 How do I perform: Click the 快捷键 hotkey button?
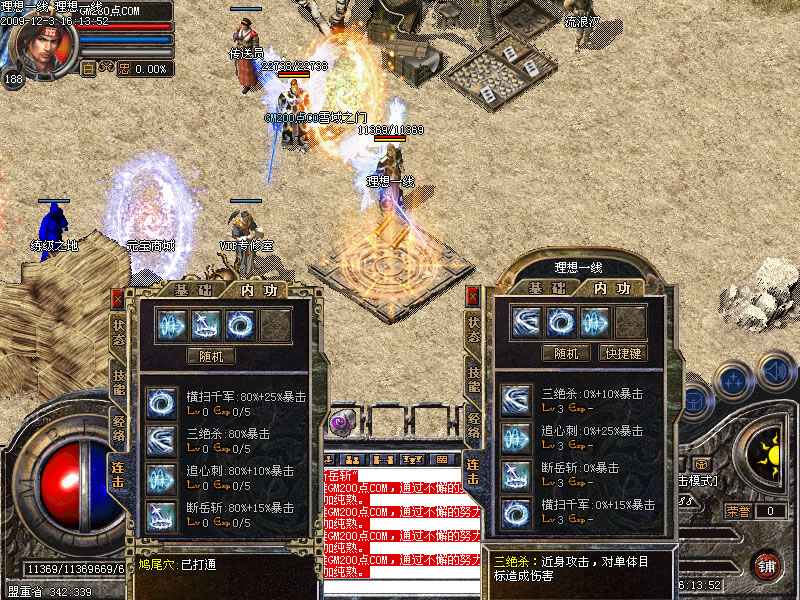pyautogui.click(x=621, y=353)
